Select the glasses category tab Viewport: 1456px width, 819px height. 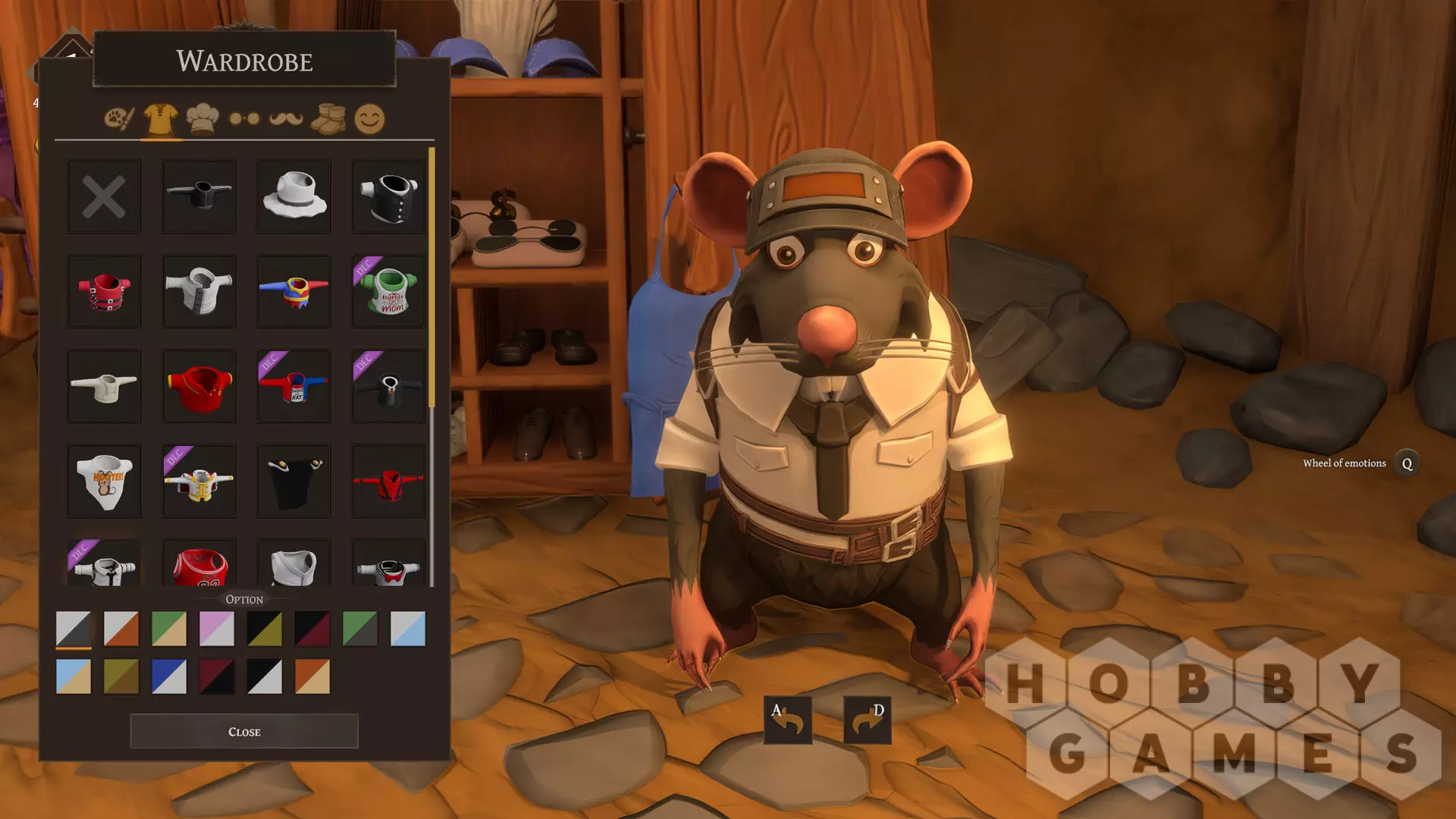click(244, 119)
